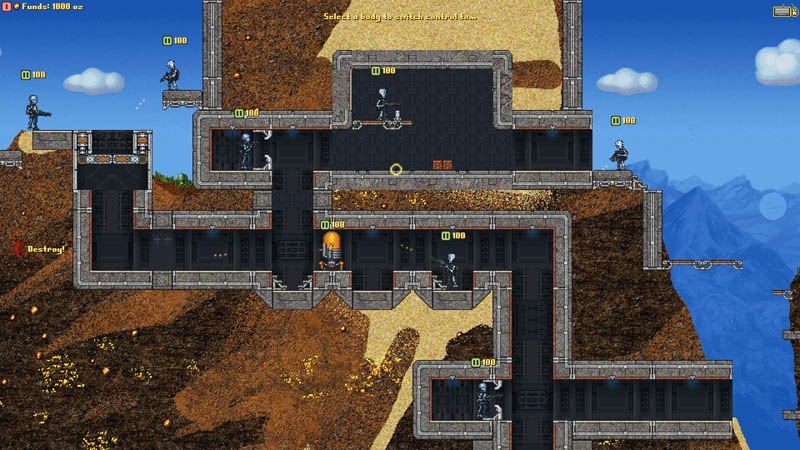The image size is (800, 450).
Task: Choose the soldier on the outer left clifftop
Action: (33, 112)
